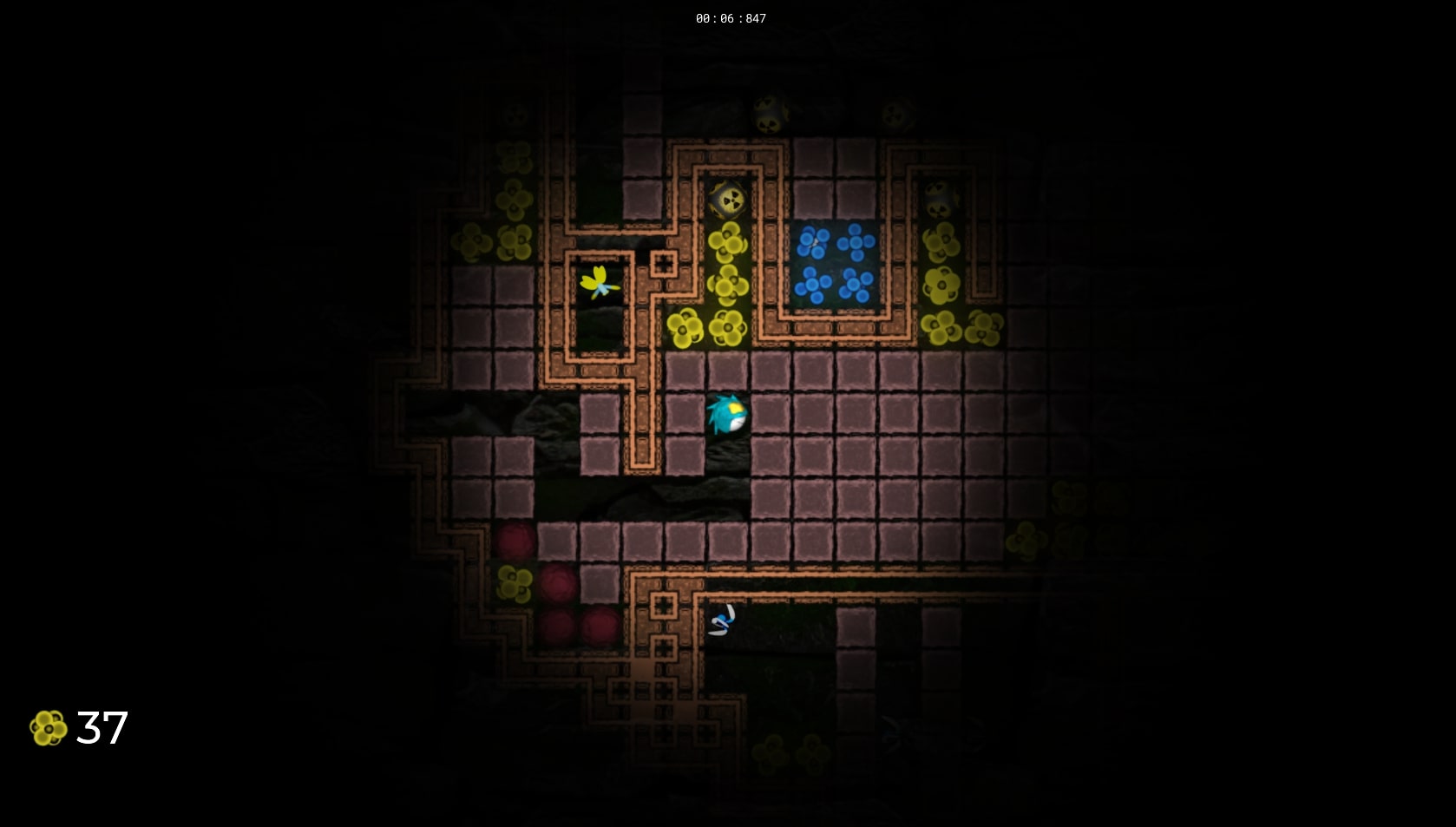Select the blue-haired player character

tap(727, 415)
